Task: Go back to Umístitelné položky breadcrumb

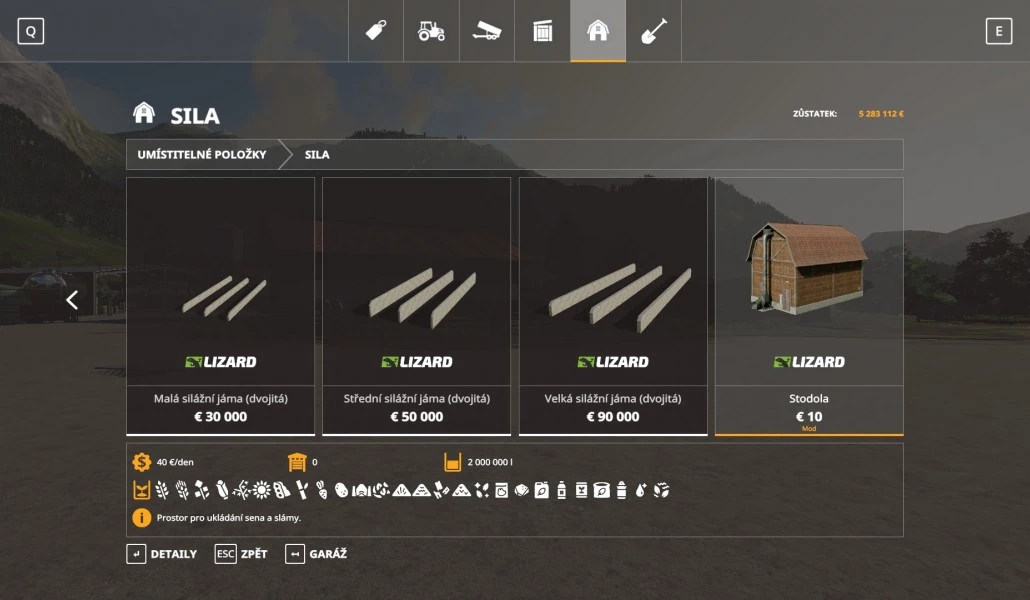Action: click(202, 155)
